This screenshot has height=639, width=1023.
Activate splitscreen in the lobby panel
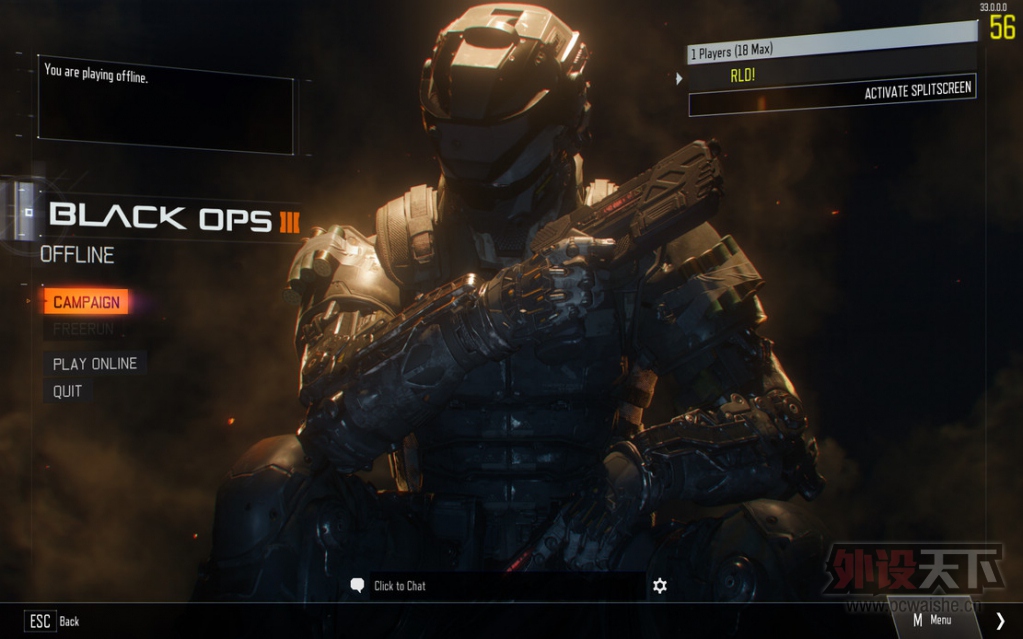[x=917, y=91]
